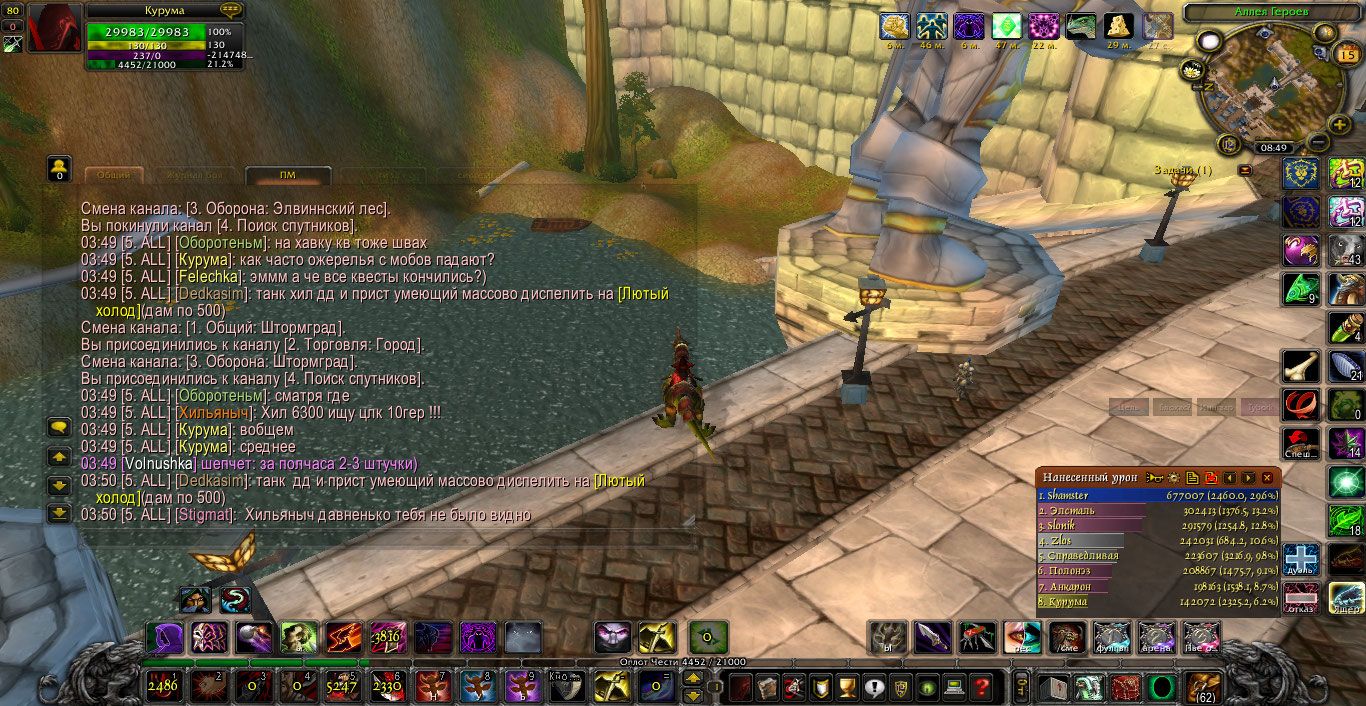Click Курума's red-hooded player portrait

[54, 28]
